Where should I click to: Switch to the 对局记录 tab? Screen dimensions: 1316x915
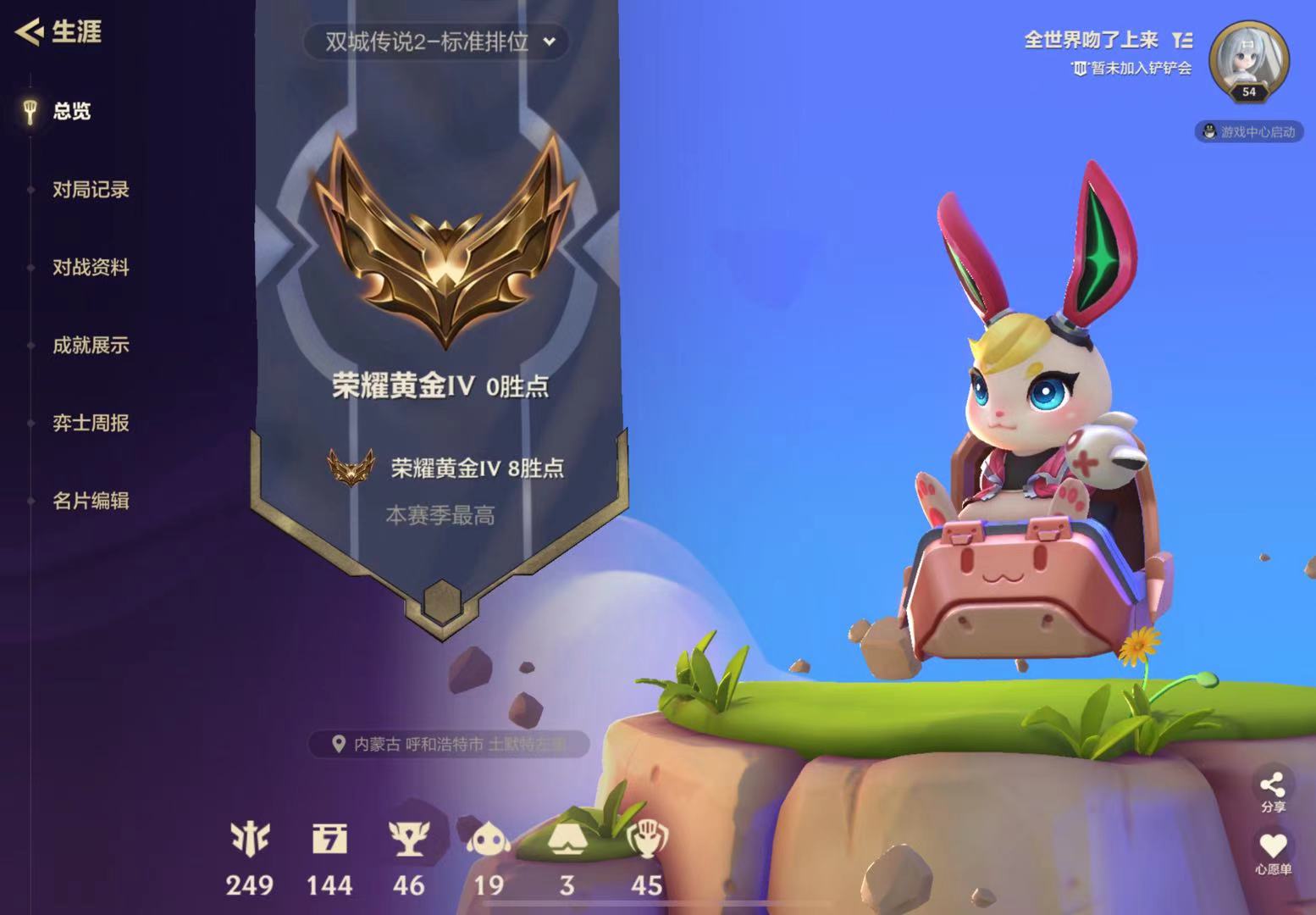[91, 190]
